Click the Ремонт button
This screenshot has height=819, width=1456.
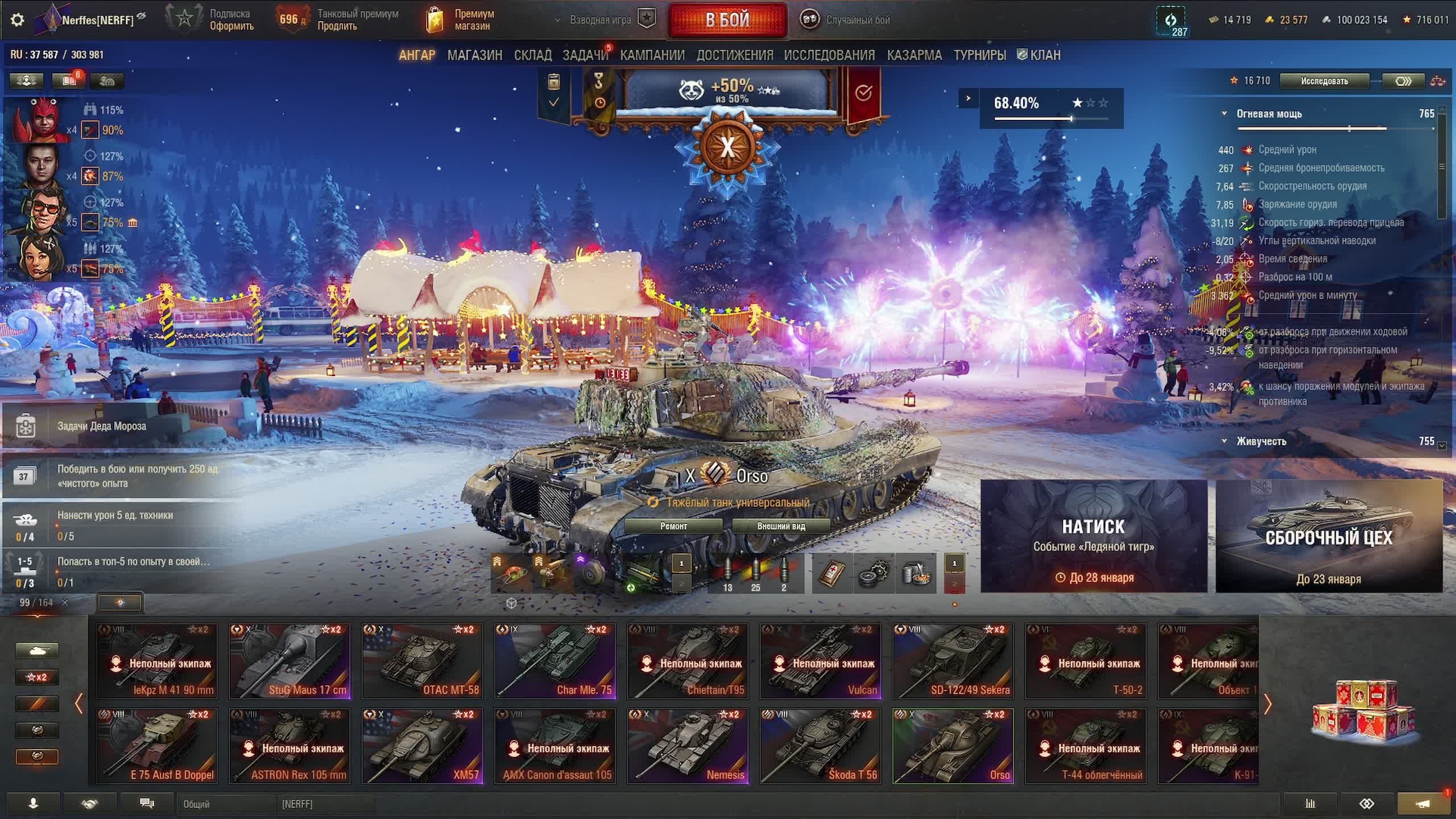[x=673, y=526]
